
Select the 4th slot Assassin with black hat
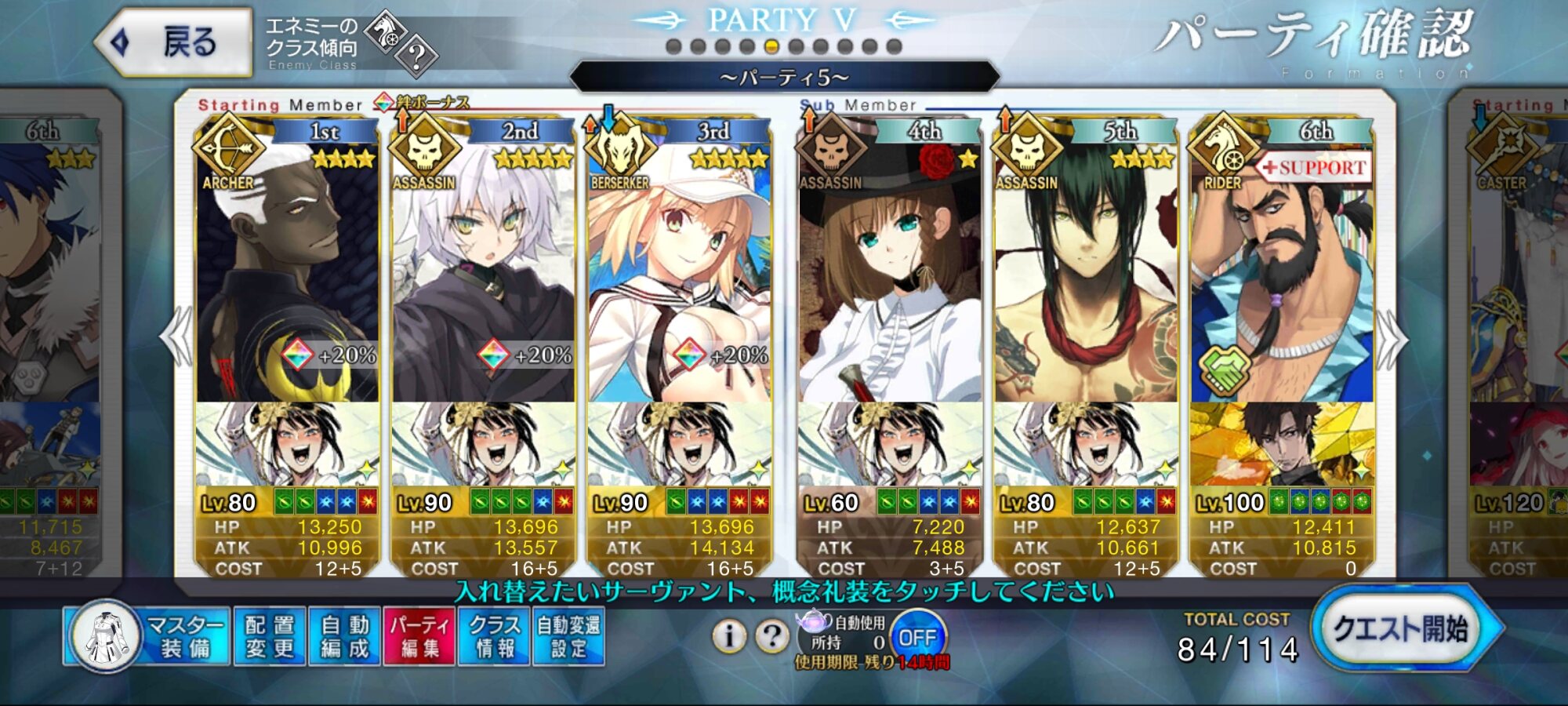[889, 275]
